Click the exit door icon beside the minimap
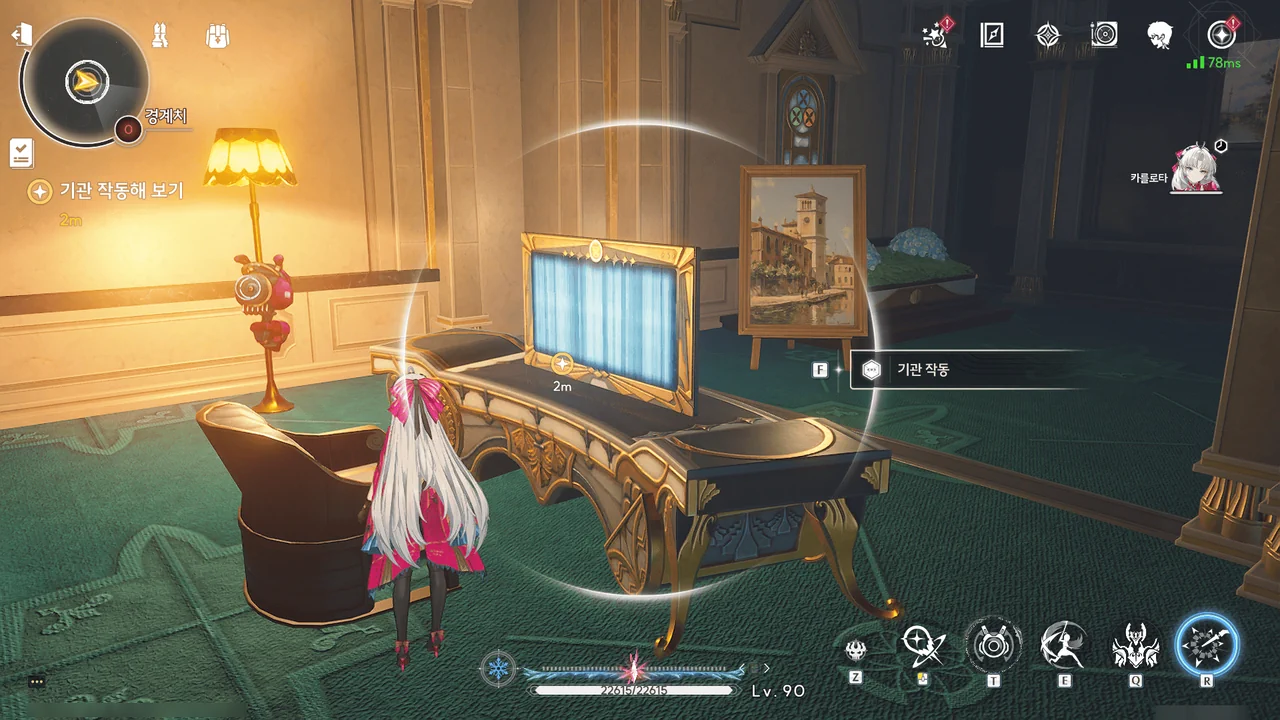This screenshot has height=720, width=1280. (x=21, y=35)
